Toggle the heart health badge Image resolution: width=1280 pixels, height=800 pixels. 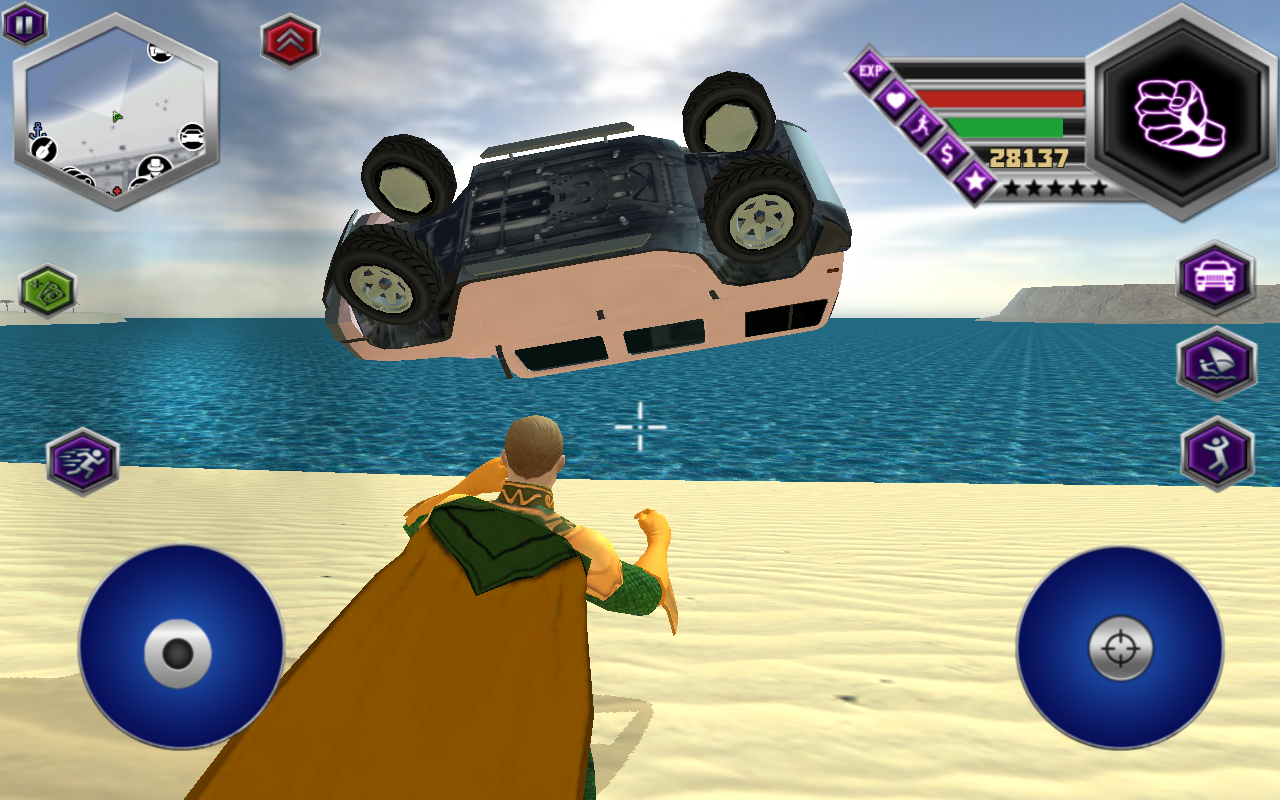pyautogui.click(x=897, y=98)
